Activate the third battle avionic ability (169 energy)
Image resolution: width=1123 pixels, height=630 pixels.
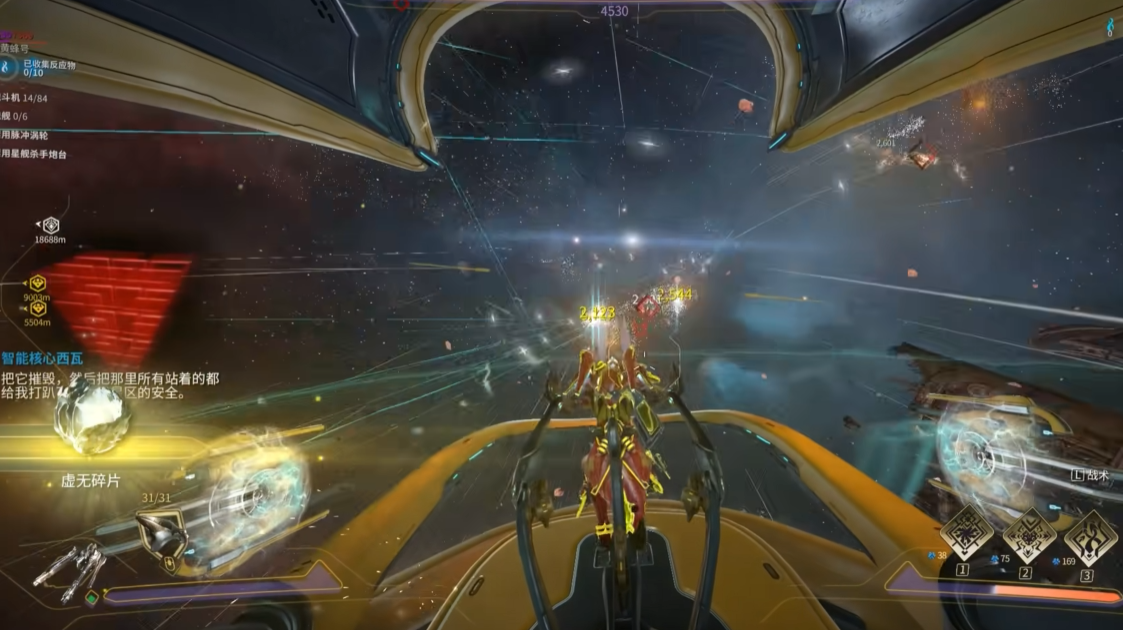tap(1090, 535)
